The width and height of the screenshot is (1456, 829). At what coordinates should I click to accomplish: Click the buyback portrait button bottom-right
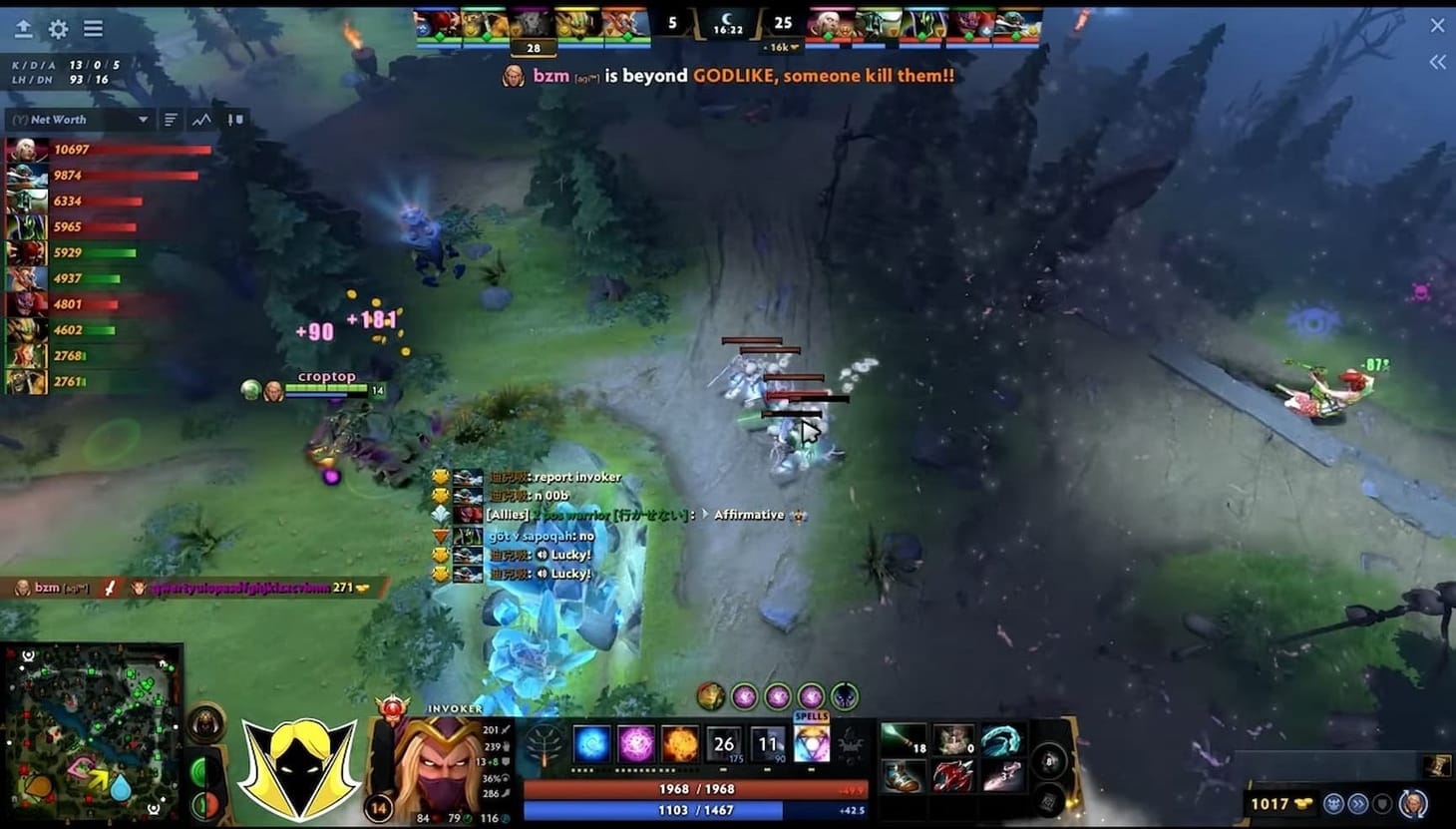(x=1412, y=803)
